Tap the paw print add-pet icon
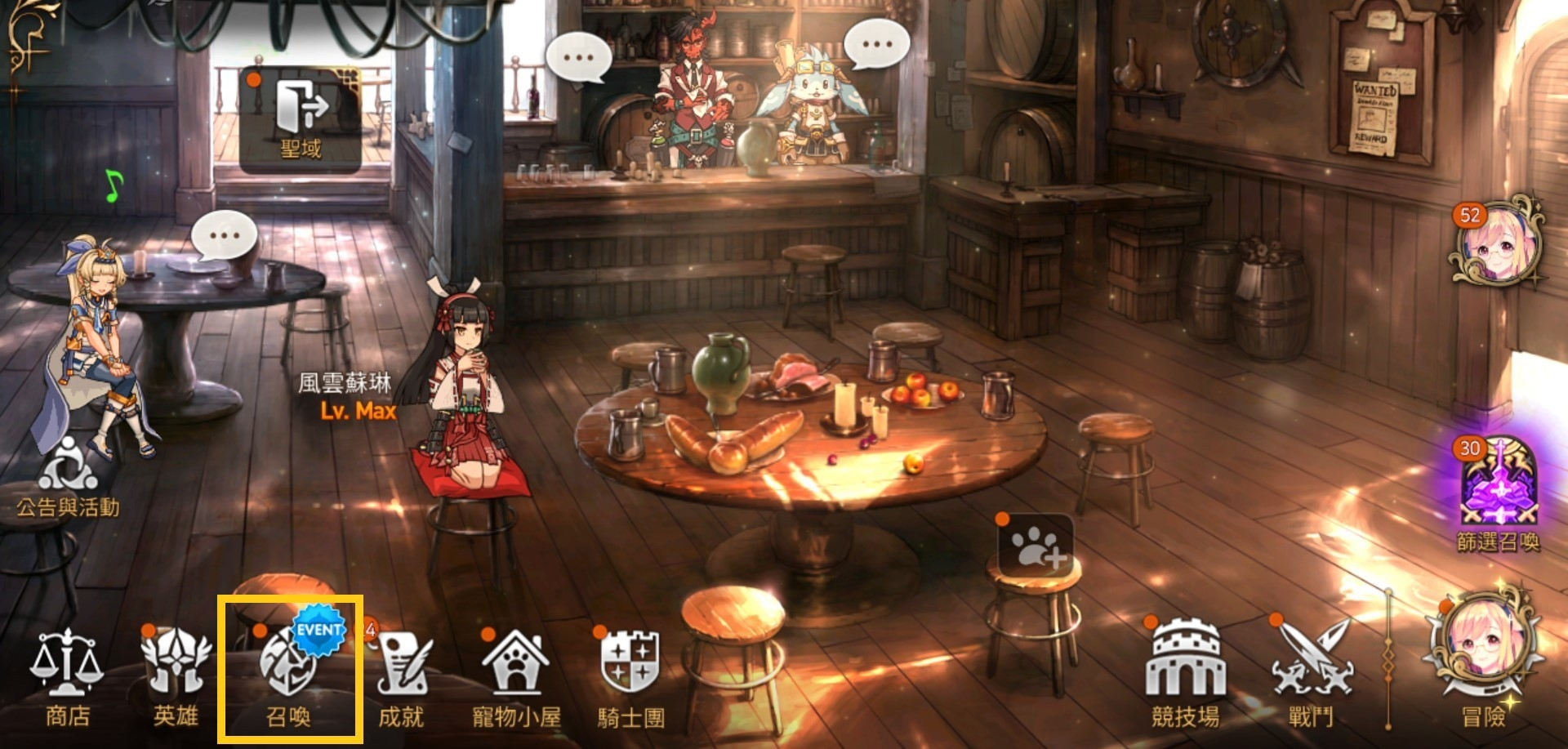The height and width of the screenshot is (749, 1568). coord(1036,546)
